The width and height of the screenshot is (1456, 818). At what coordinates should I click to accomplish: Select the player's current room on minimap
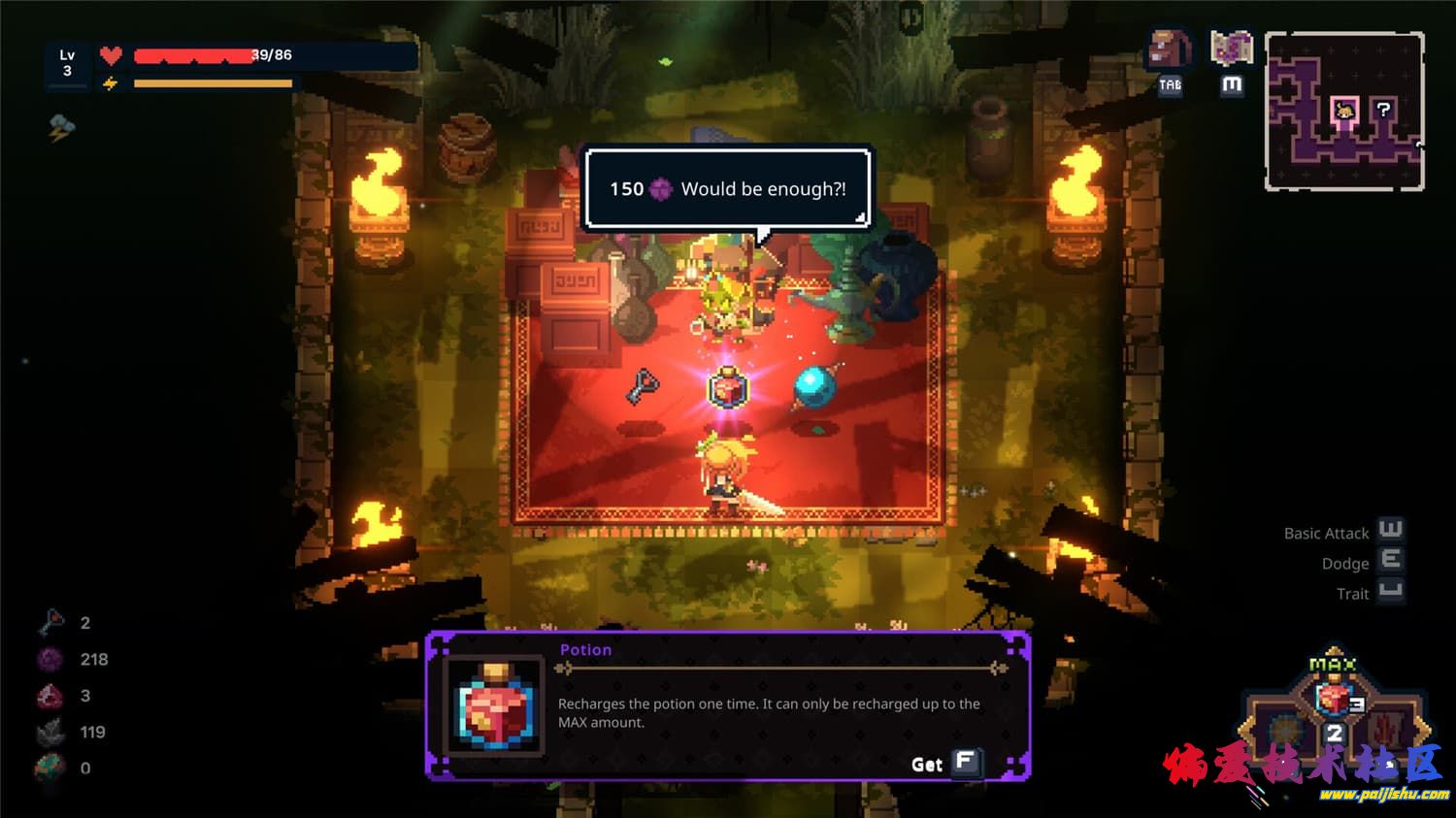click(x=1344, y=110)
